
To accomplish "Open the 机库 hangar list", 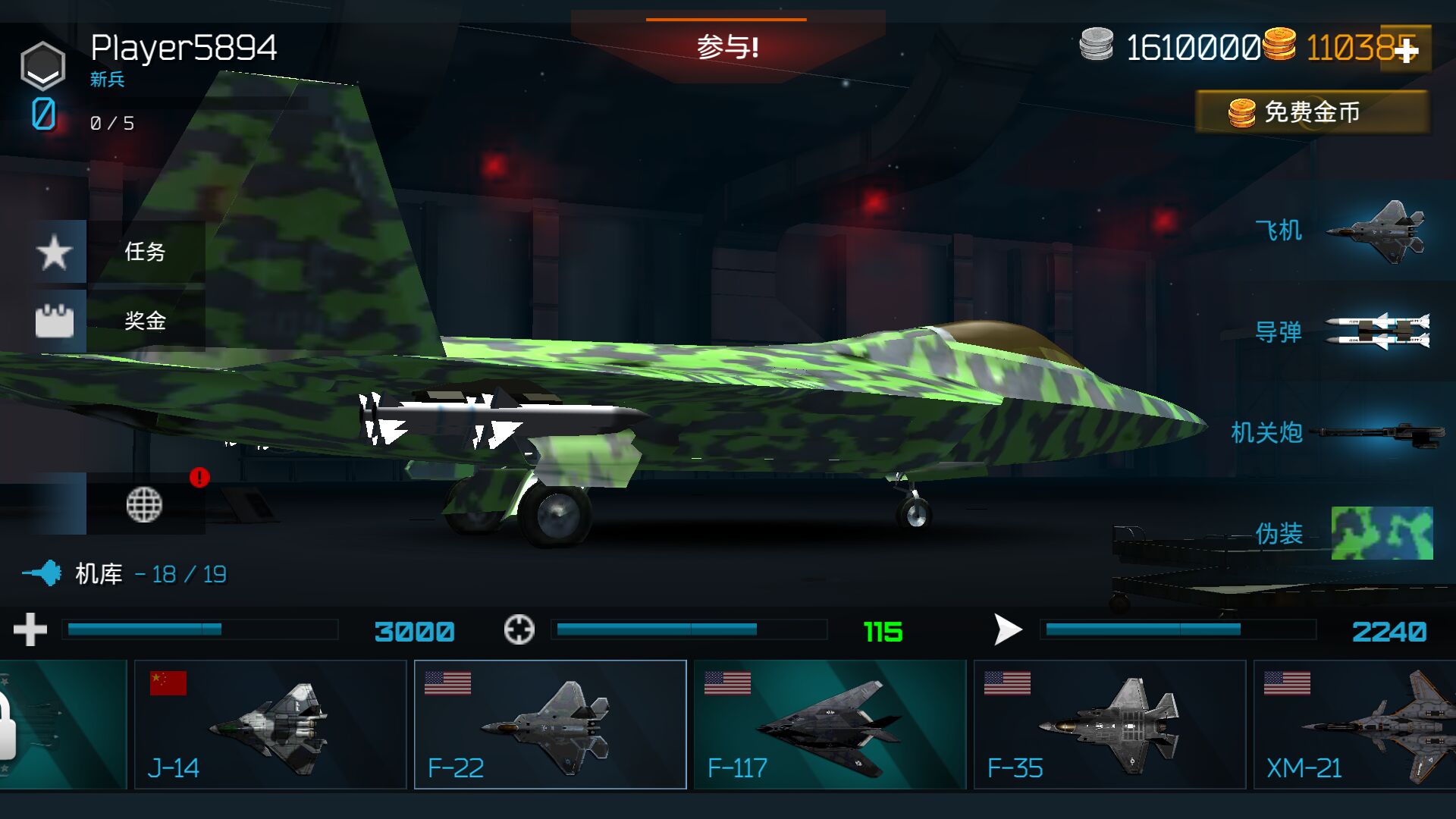I will 125,574.
